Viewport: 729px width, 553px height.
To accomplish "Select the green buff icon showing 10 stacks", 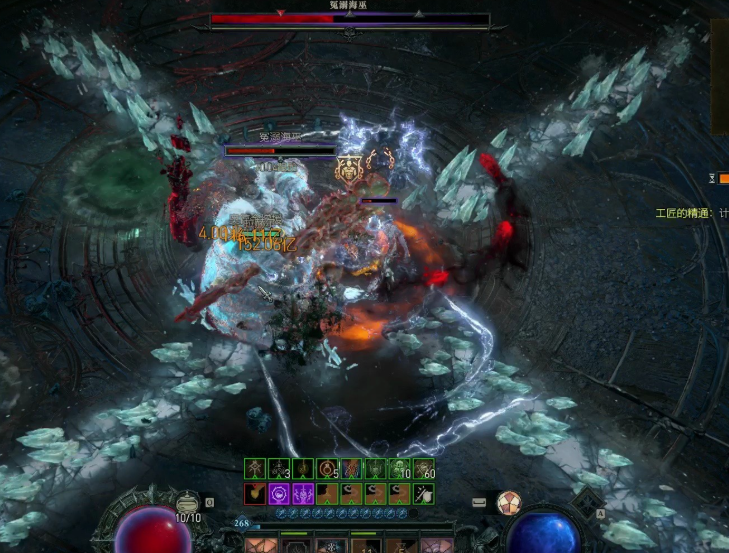I will (401, 468).
